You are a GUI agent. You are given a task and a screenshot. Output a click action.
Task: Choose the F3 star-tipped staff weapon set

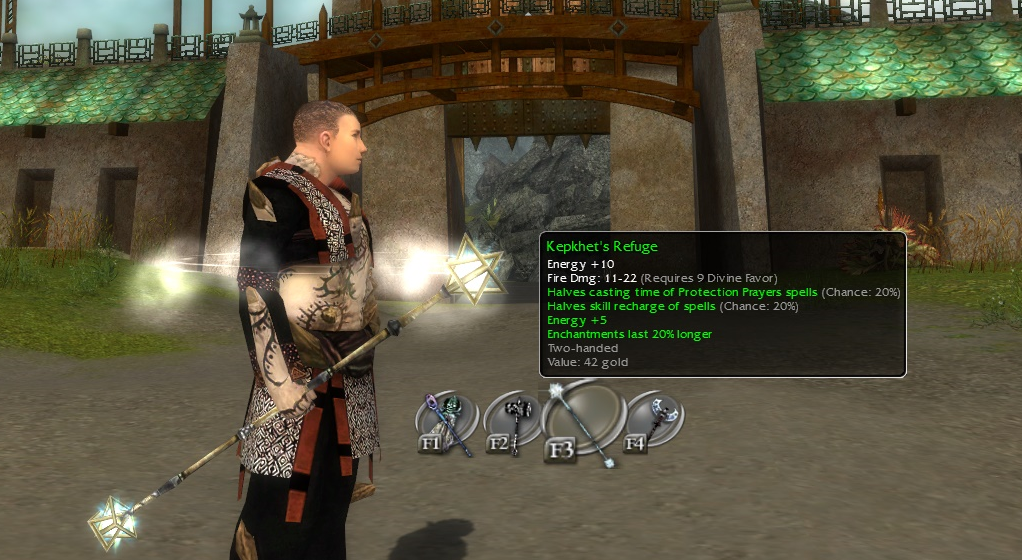[x=583, y=420]
